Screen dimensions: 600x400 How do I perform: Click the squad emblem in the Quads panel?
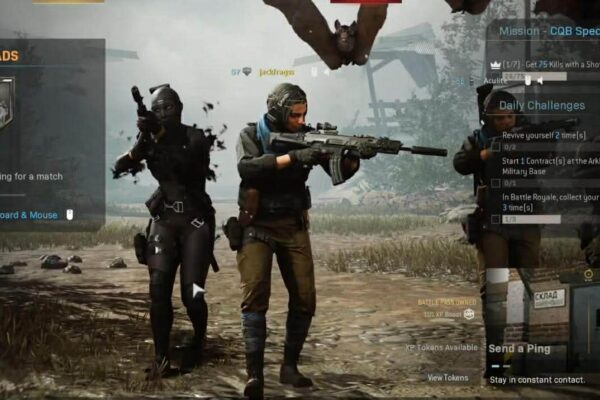[5, 103]
